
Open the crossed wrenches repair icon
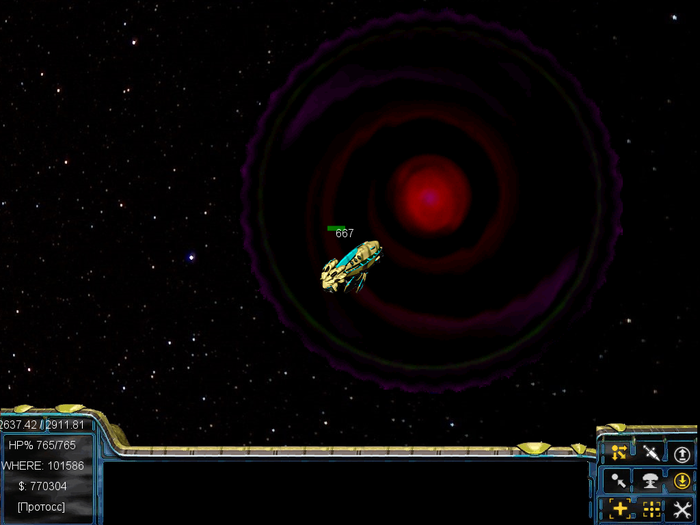pos(682,509)
